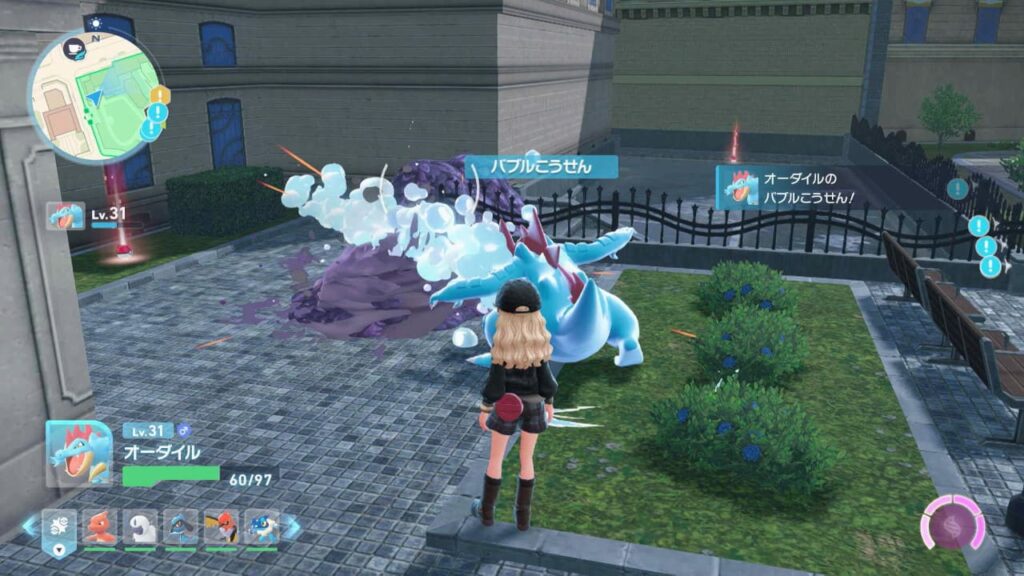The width and height of the screenshot is (1024, 576).
Task: Choose Absol from the party bar
Action: click(x=140, y=527)
